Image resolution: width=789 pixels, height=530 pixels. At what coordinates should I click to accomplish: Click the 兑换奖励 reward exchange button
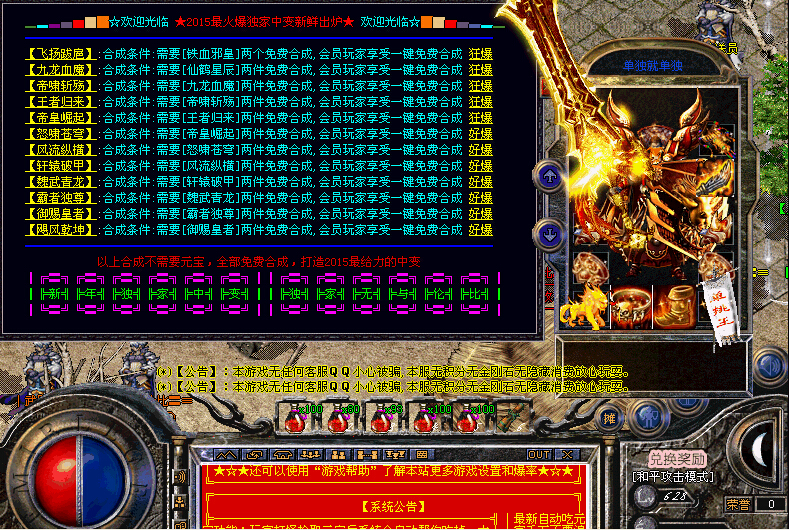(x=670, y=459)
